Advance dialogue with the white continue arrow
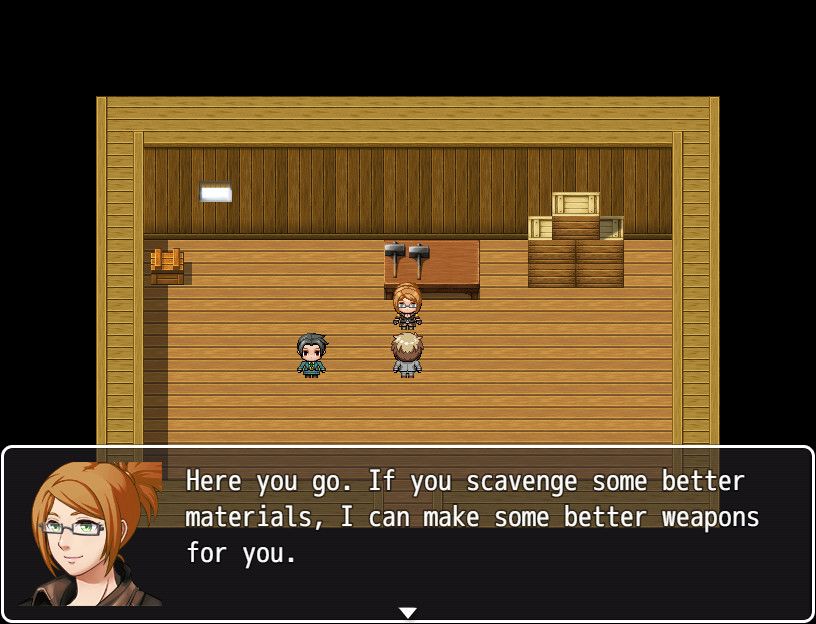Viewport: 816px width, 624px height. coord(407,612)
